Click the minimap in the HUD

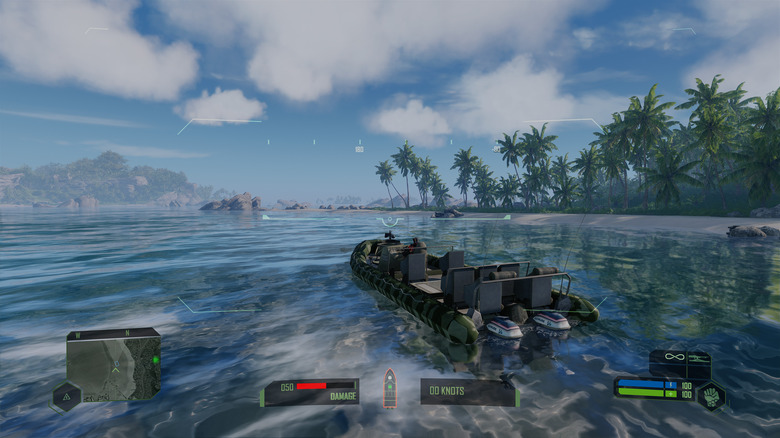pyautogui.click(x=113, y=364)
